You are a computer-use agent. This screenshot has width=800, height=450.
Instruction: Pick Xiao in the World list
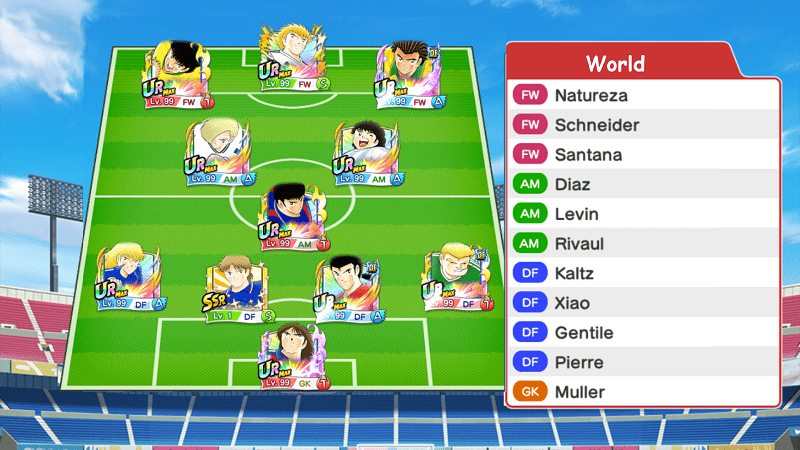click(x=643, y=303)
